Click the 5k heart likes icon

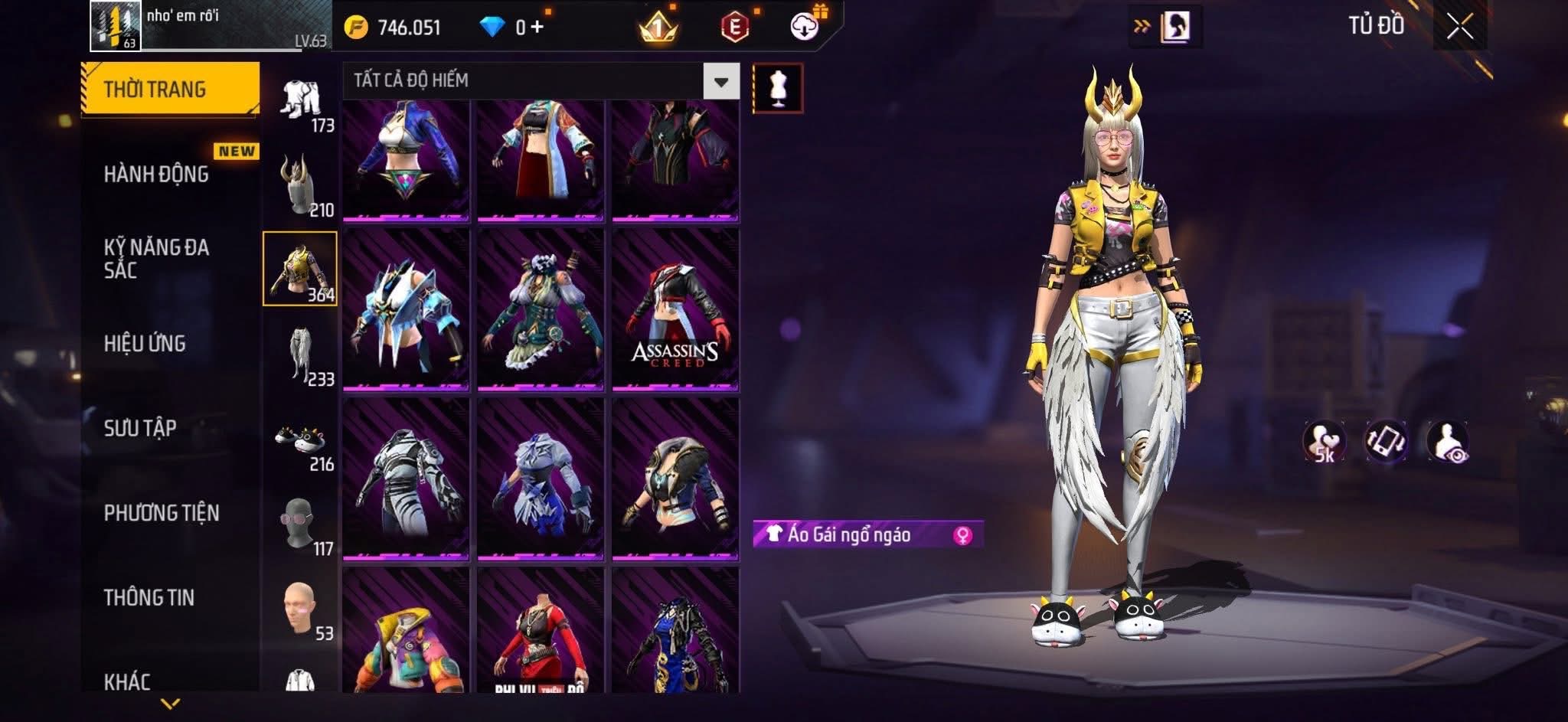point(1325,443)
